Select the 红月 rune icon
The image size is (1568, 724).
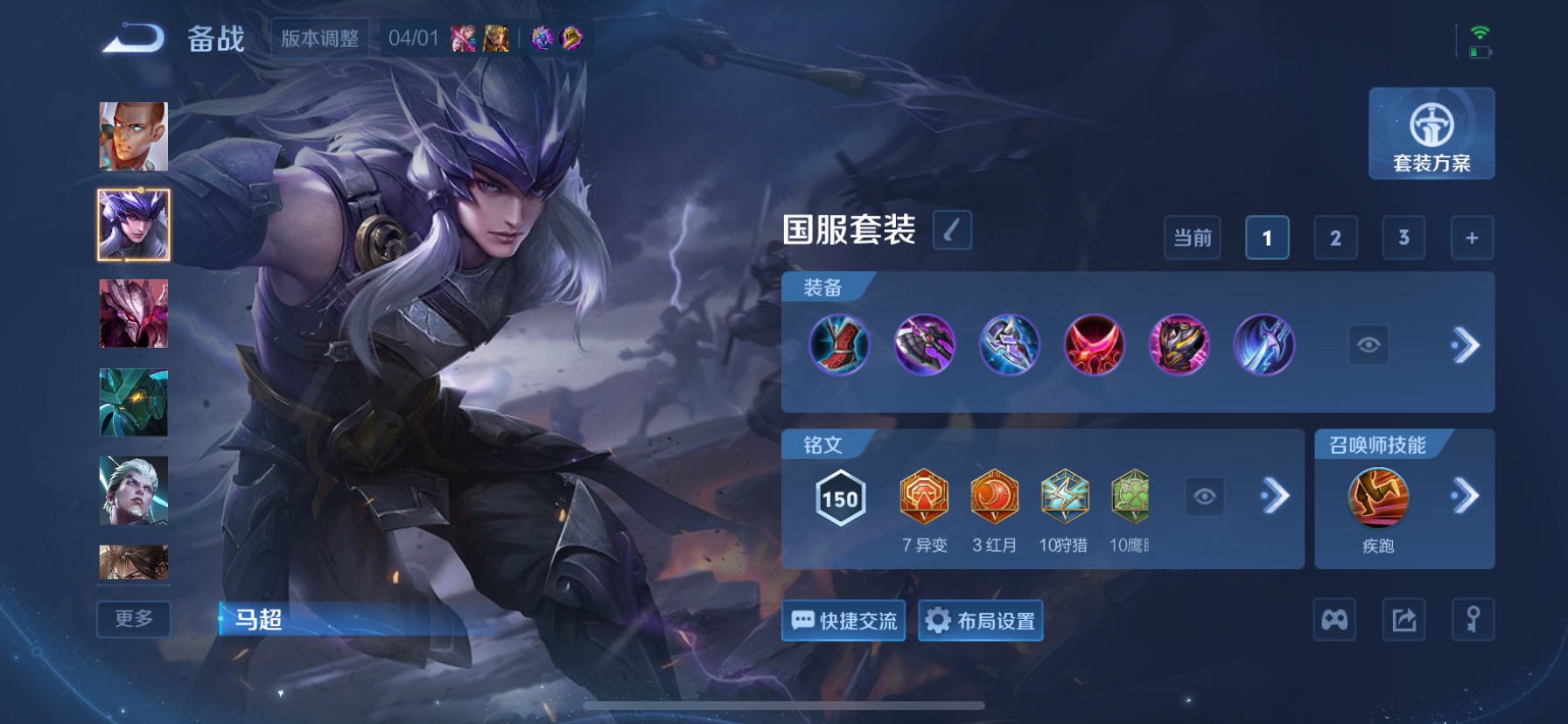point(993,497)
